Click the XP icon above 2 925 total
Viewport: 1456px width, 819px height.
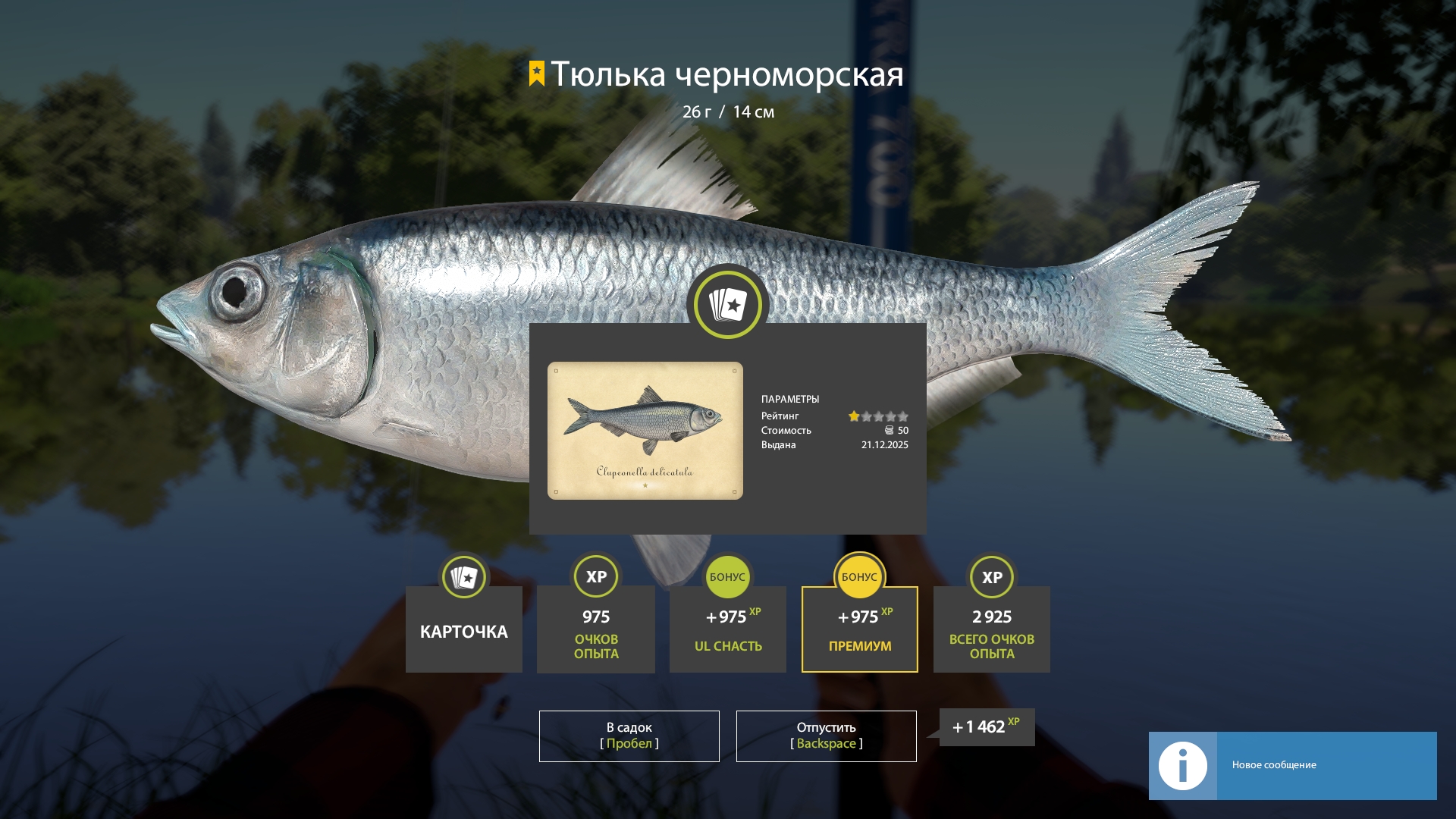[990, 577]
